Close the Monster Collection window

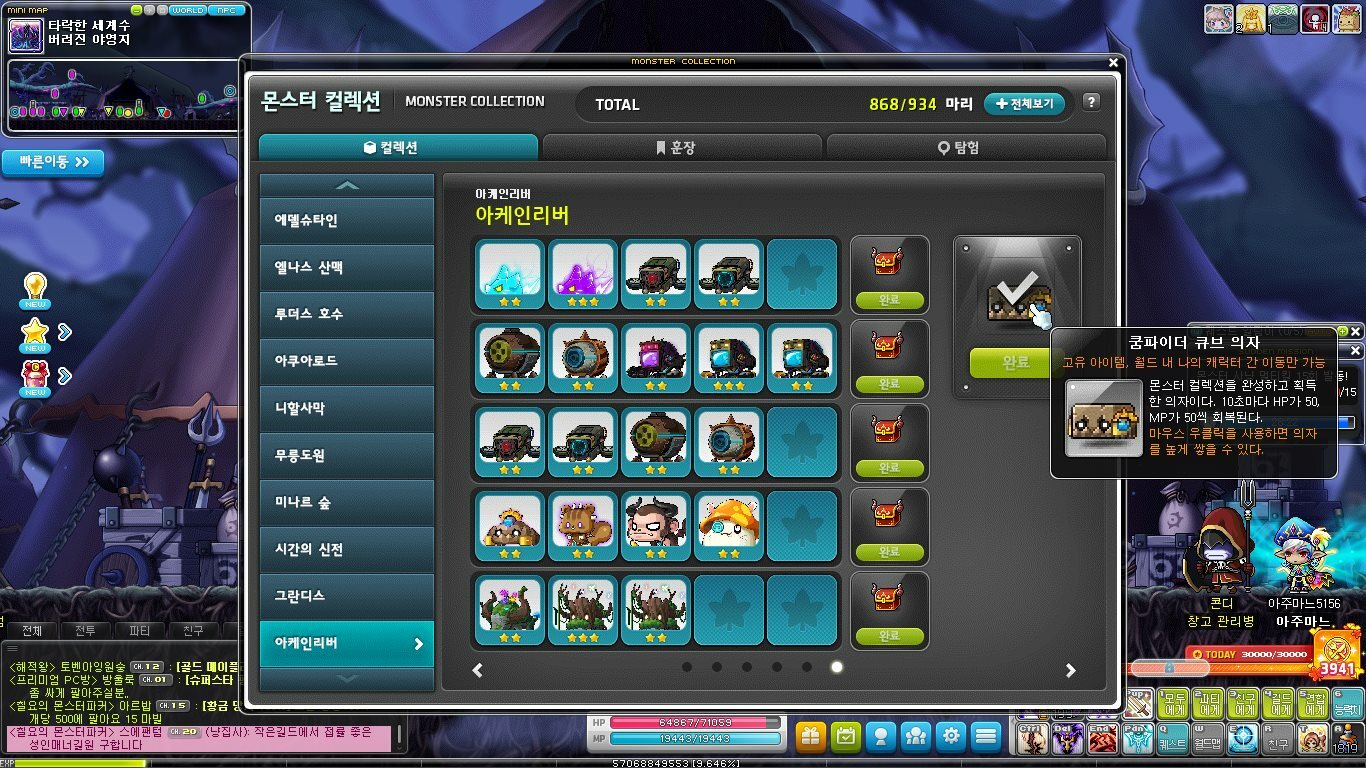coord(1114,62)
